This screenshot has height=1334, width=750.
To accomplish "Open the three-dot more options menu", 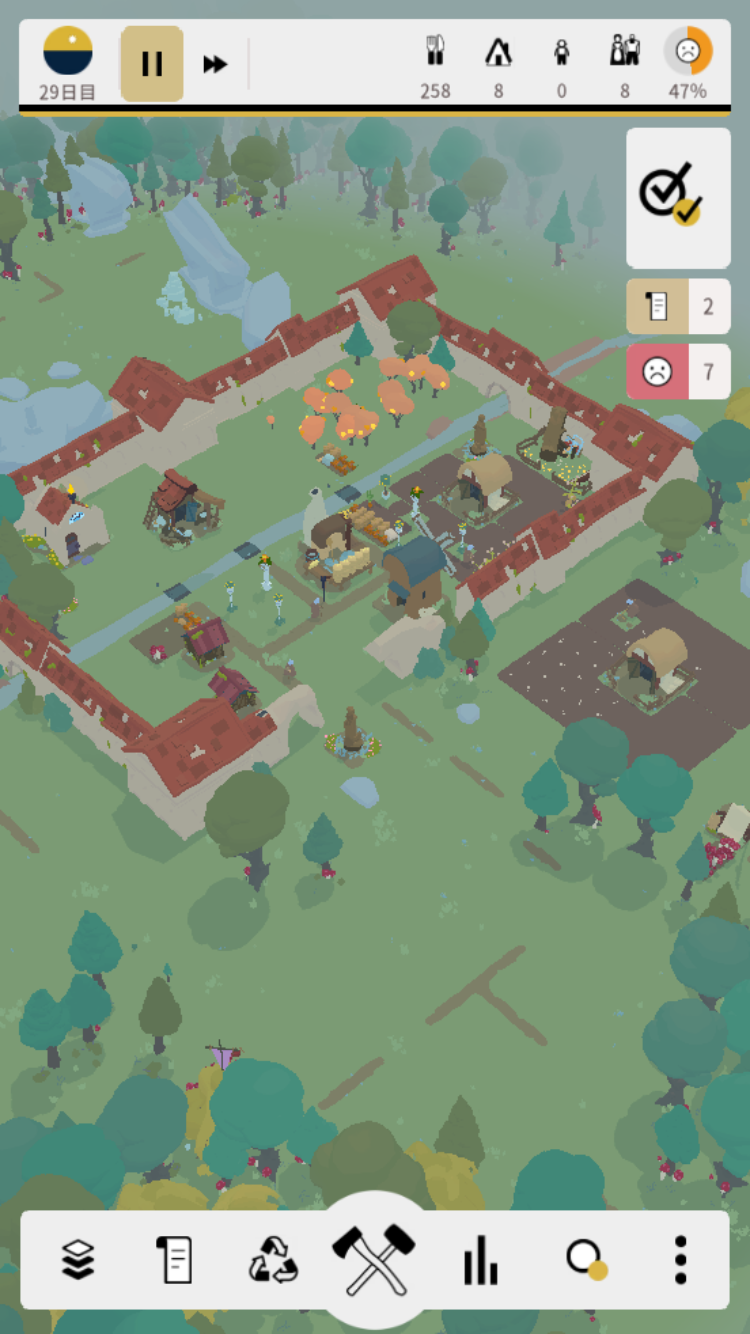I will [680, 1259].
